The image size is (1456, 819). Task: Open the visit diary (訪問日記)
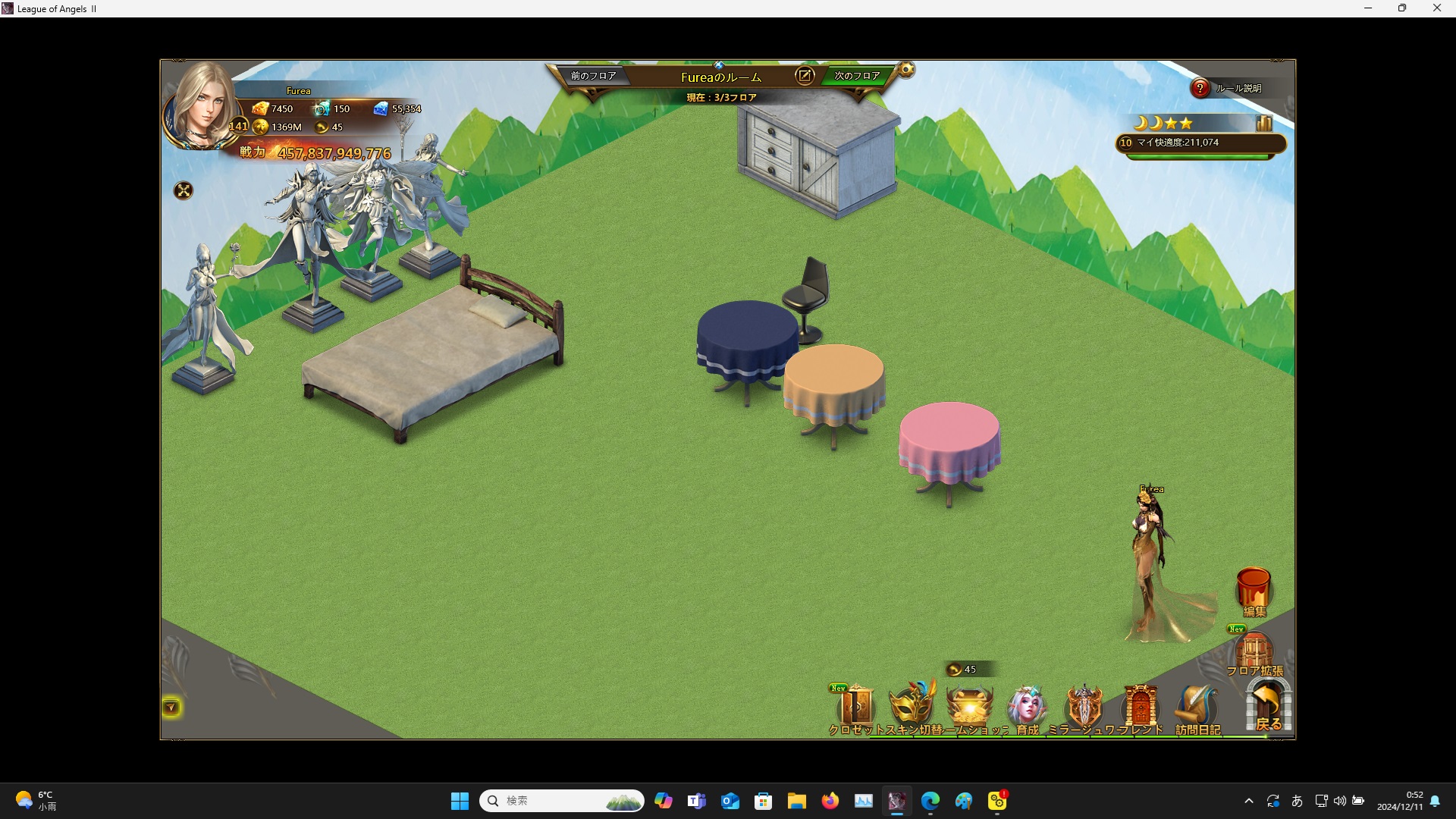click(x=1197, y=708)
